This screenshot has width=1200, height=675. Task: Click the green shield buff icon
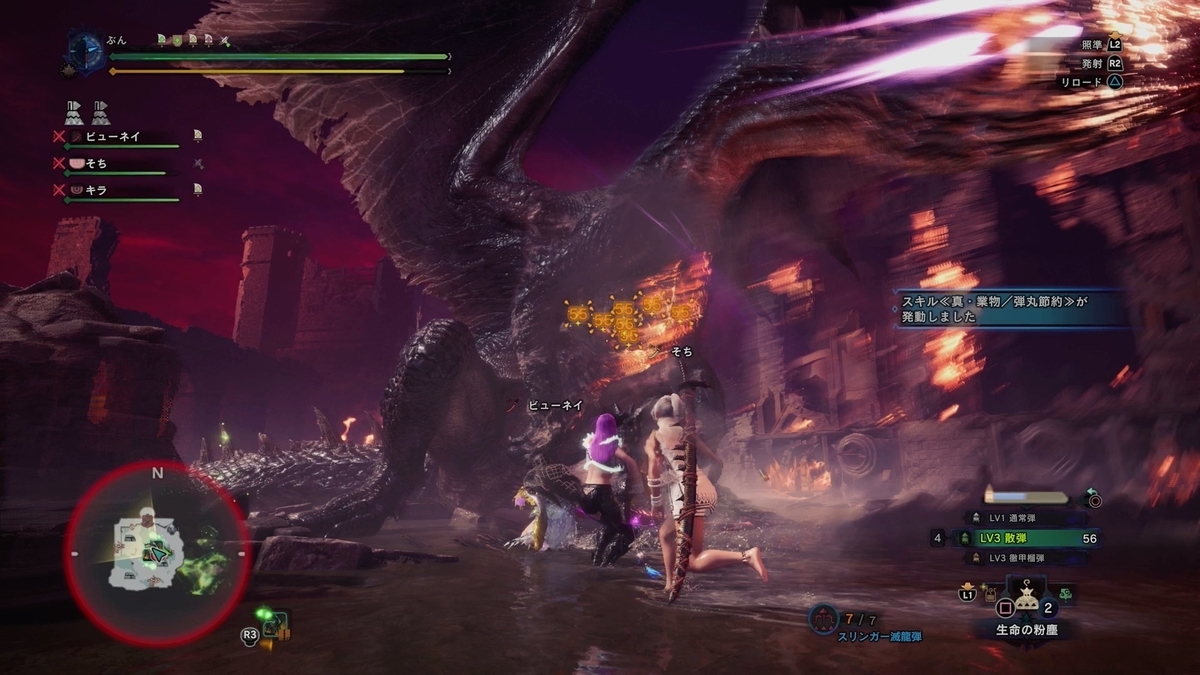[176, 40]
